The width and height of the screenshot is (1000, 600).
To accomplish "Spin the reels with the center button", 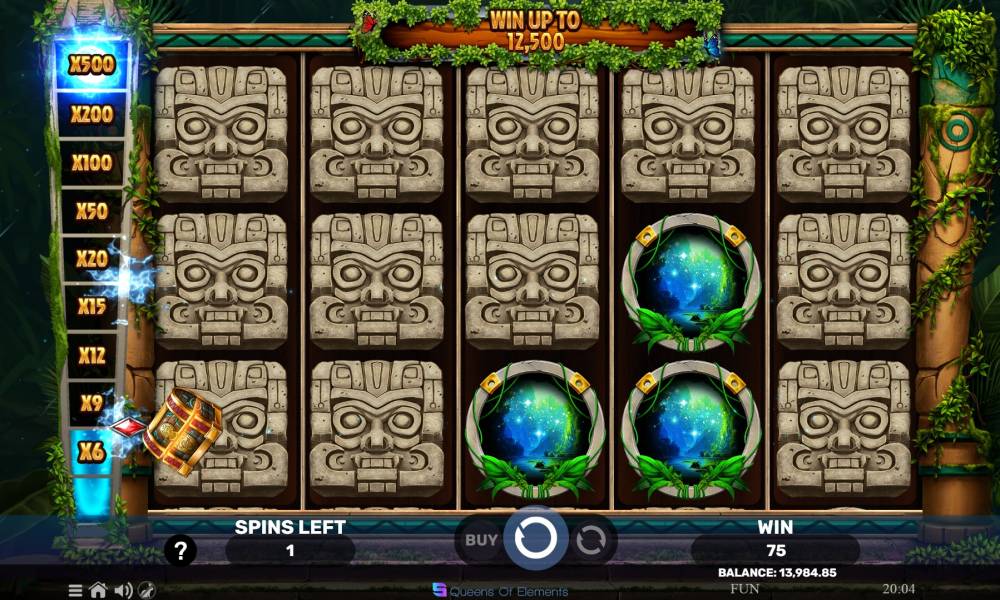I will 536,540.
